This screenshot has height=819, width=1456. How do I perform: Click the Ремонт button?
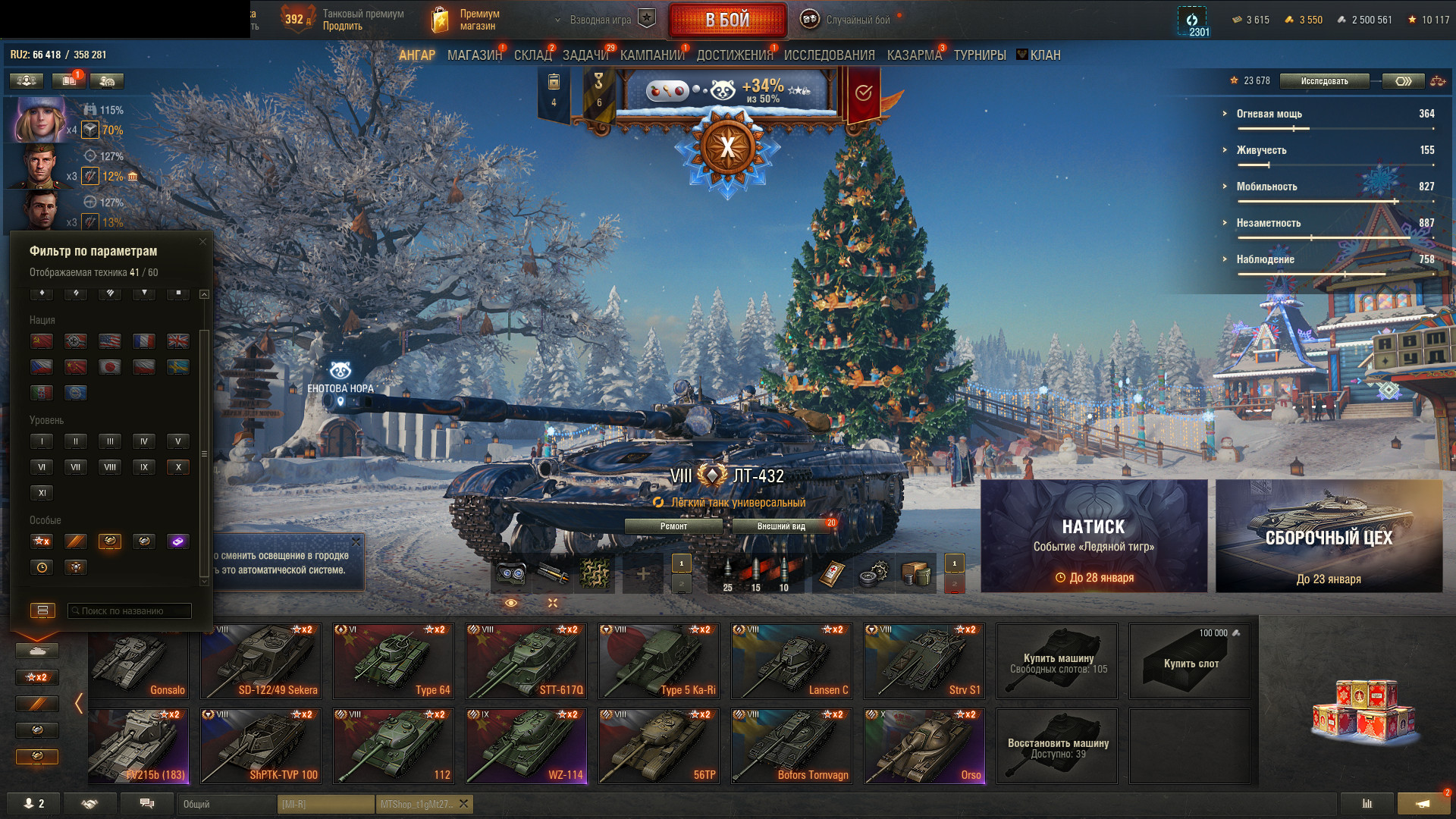coord(673,526)
